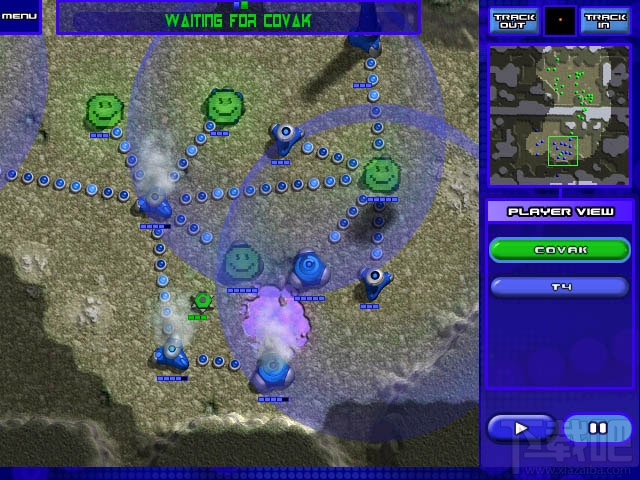Switch player view to T4

click(559, 287)
